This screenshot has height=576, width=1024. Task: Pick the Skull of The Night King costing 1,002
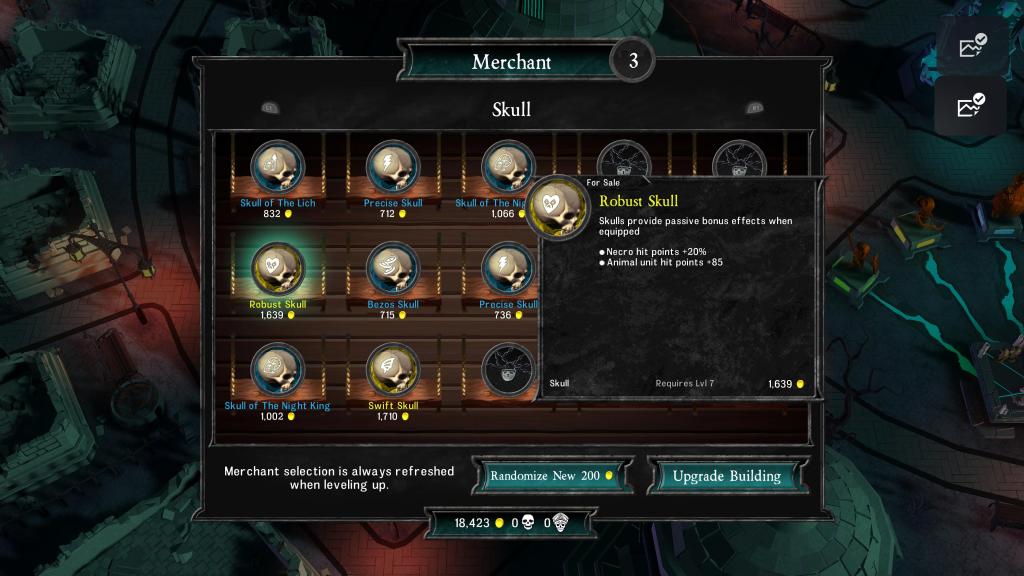(278, 371)
